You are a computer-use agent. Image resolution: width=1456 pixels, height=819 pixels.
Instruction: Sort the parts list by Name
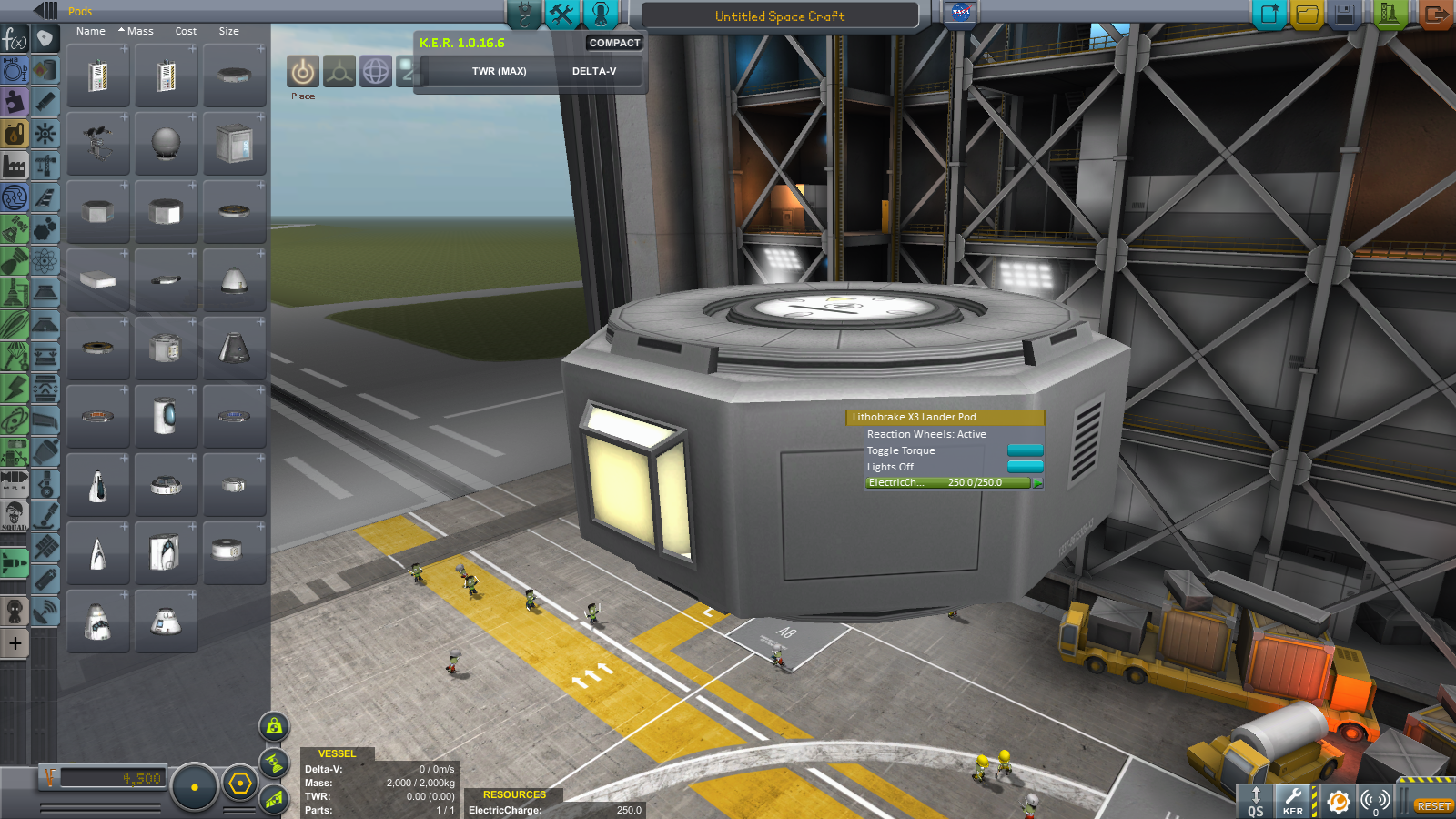pyautogui.click(x=90, y=31)
